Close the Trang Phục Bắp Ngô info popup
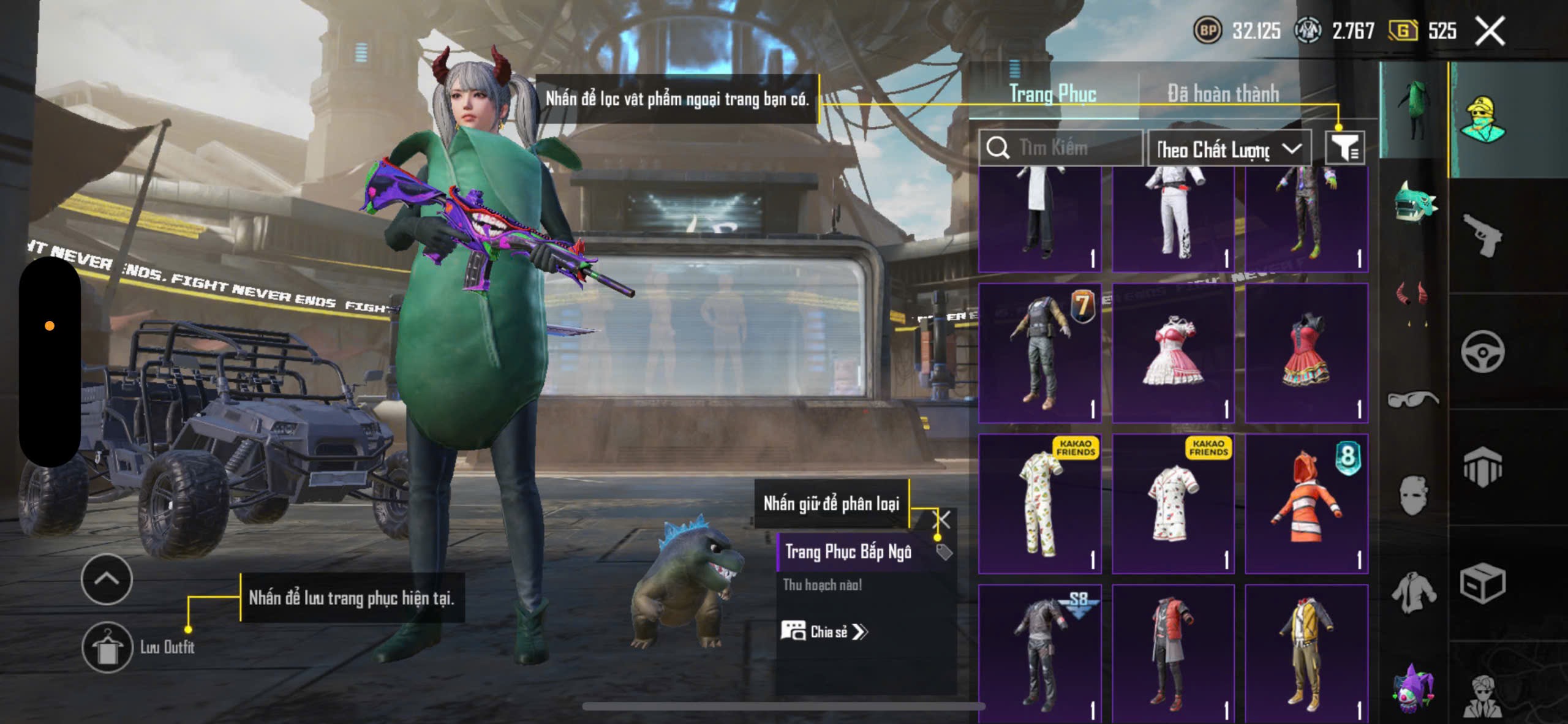Viewport: 1568px width, 724px height. point(942,521)
